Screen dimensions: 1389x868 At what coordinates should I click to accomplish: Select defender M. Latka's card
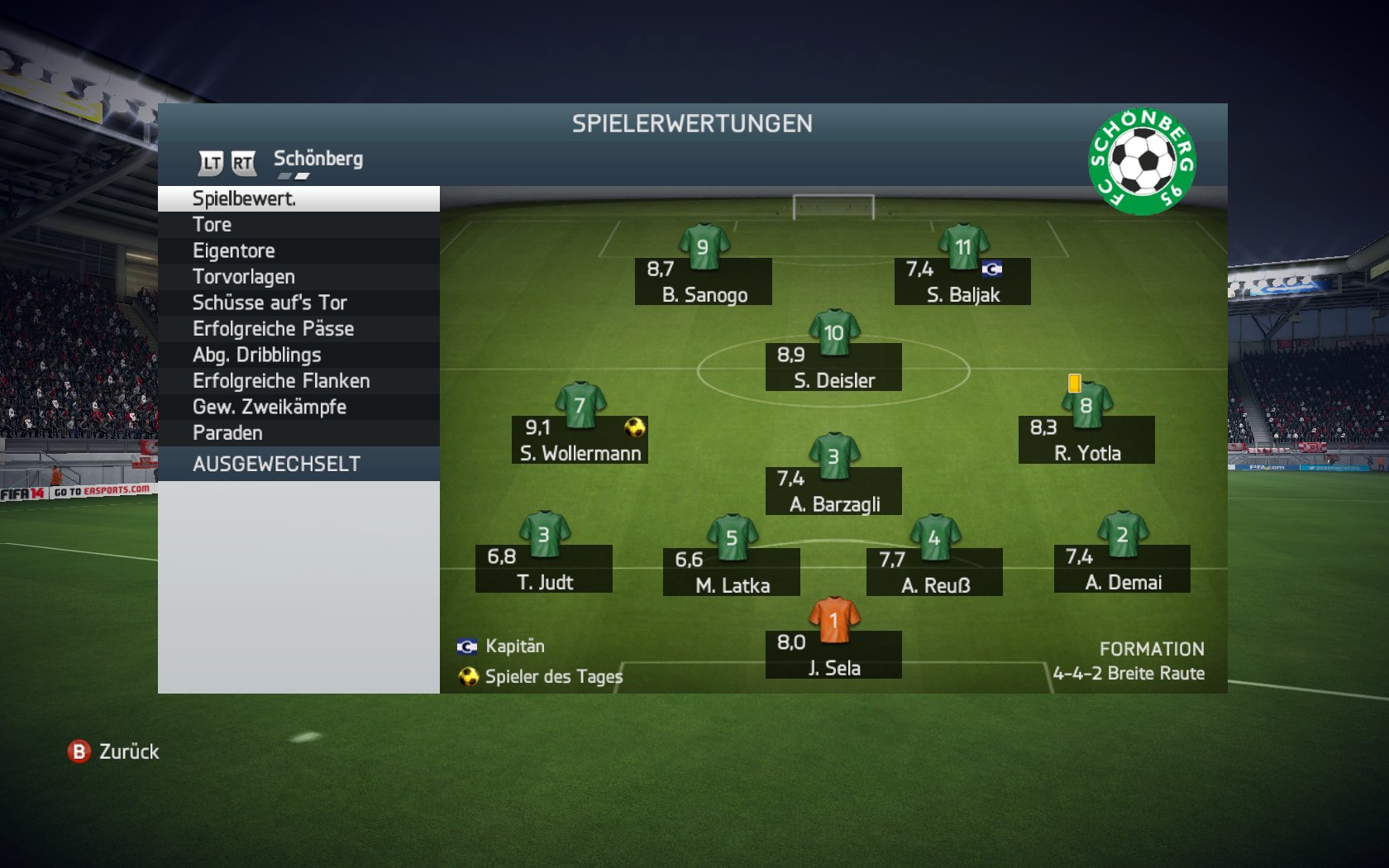pyautogui.click(x=732, y=572)
